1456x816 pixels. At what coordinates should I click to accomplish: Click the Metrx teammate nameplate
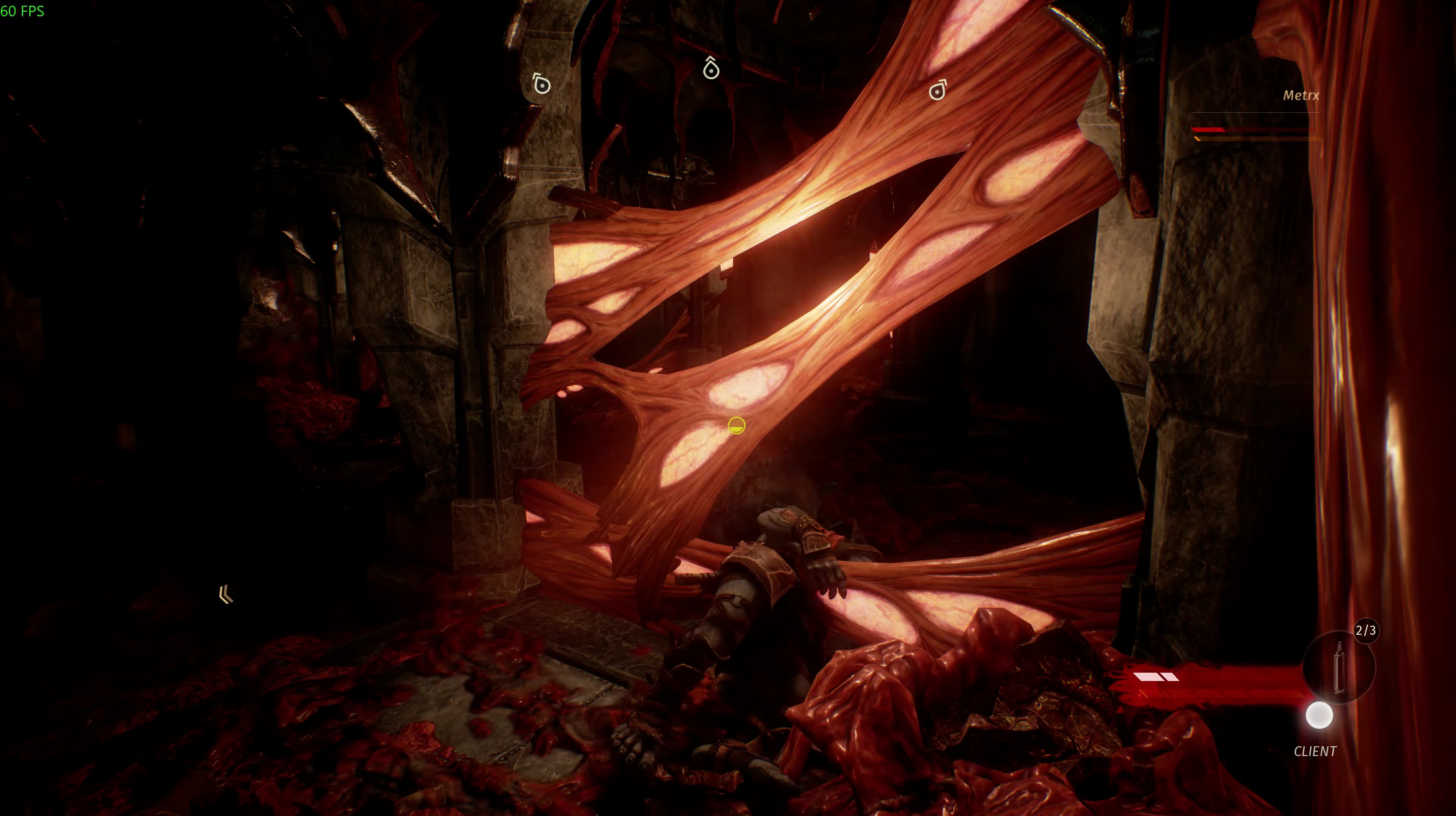[1301, 96]
